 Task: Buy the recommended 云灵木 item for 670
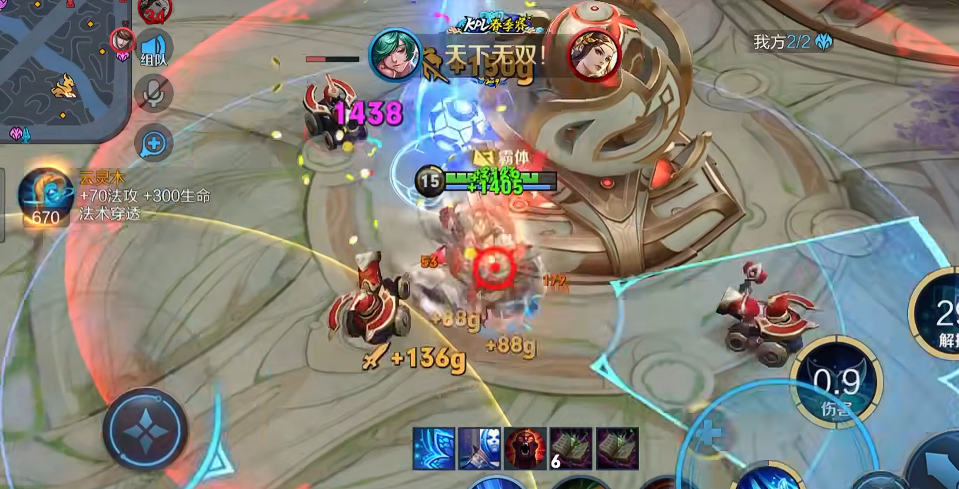pyautogui.click(x=45, y=196)
